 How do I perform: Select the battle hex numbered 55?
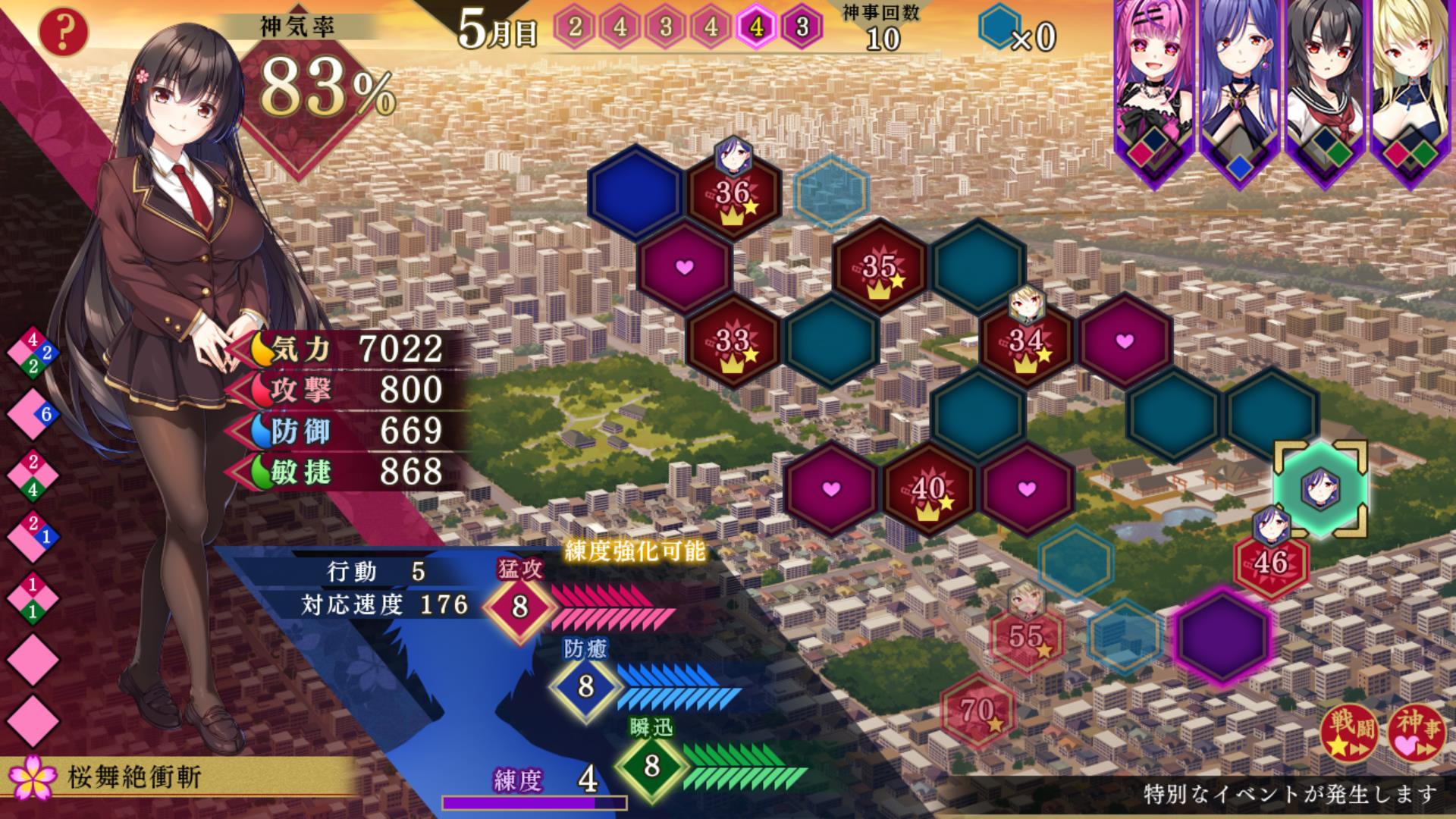[1026, 637]
